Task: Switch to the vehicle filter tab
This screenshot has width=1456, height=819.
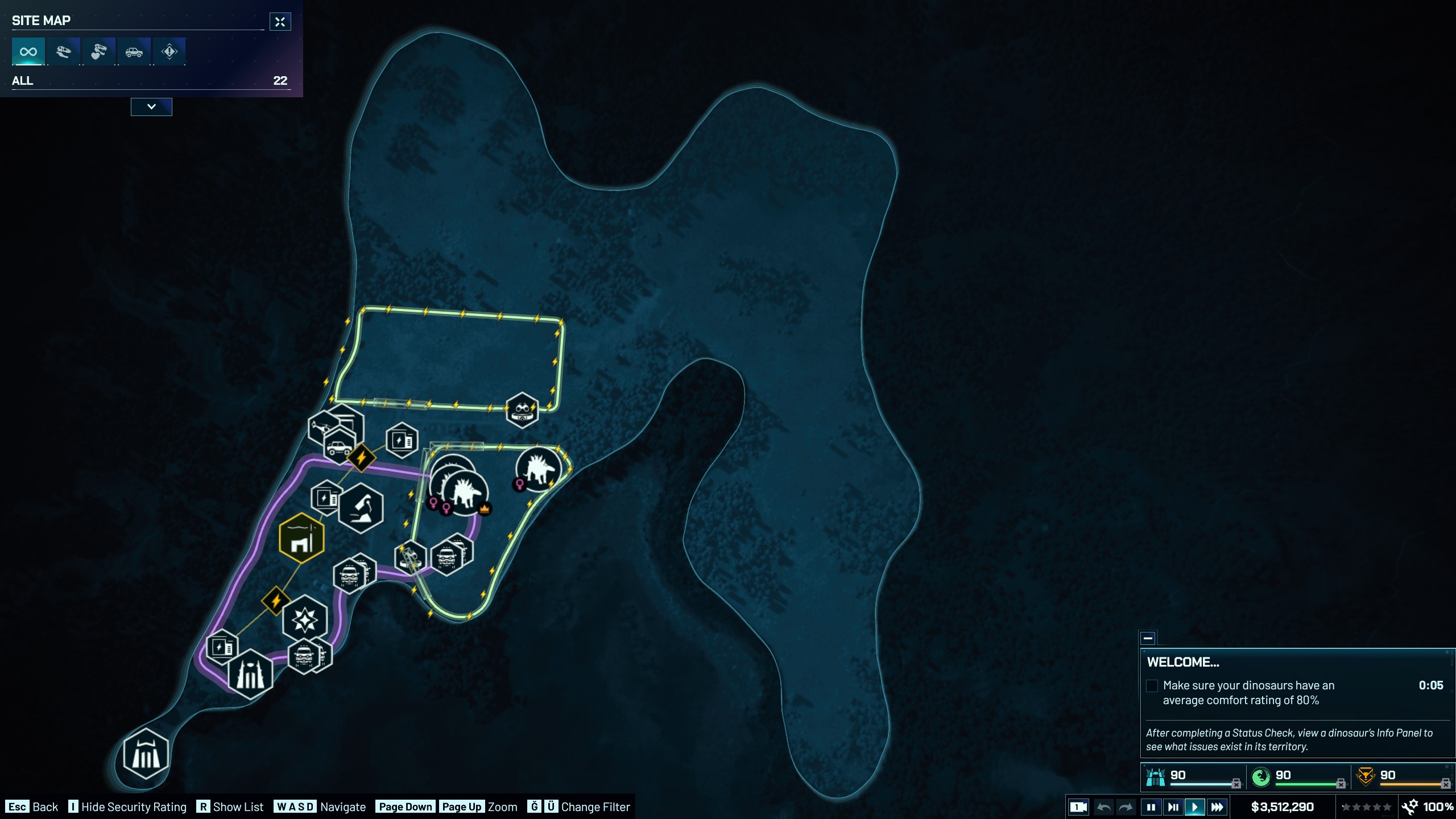Action: [x=134, y=52]
